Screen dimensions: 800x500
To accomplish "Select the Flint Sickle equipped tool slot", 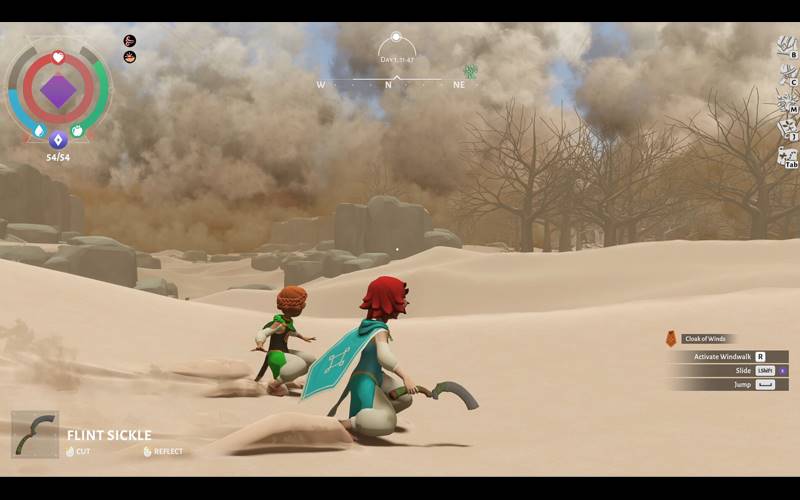I will 35,434.
